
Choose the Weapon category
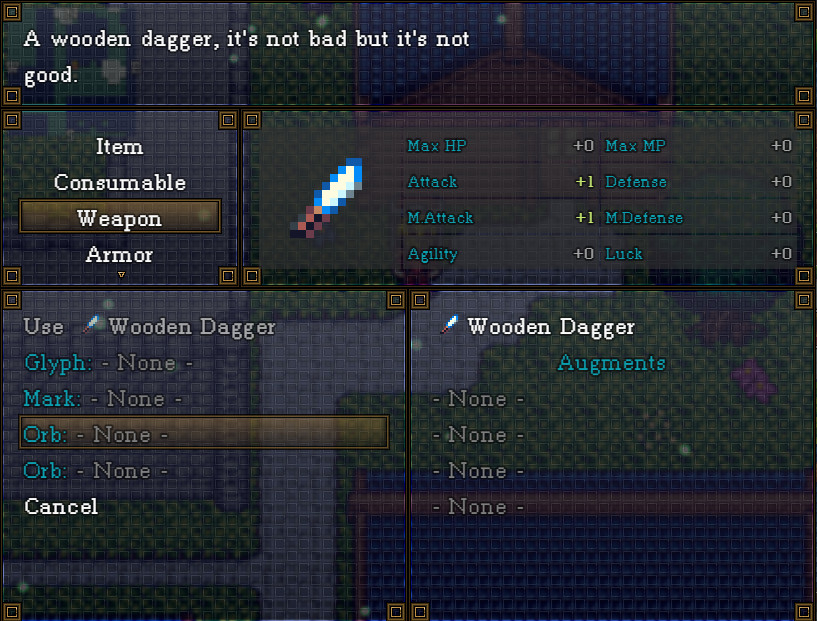(x=119, y=218)
